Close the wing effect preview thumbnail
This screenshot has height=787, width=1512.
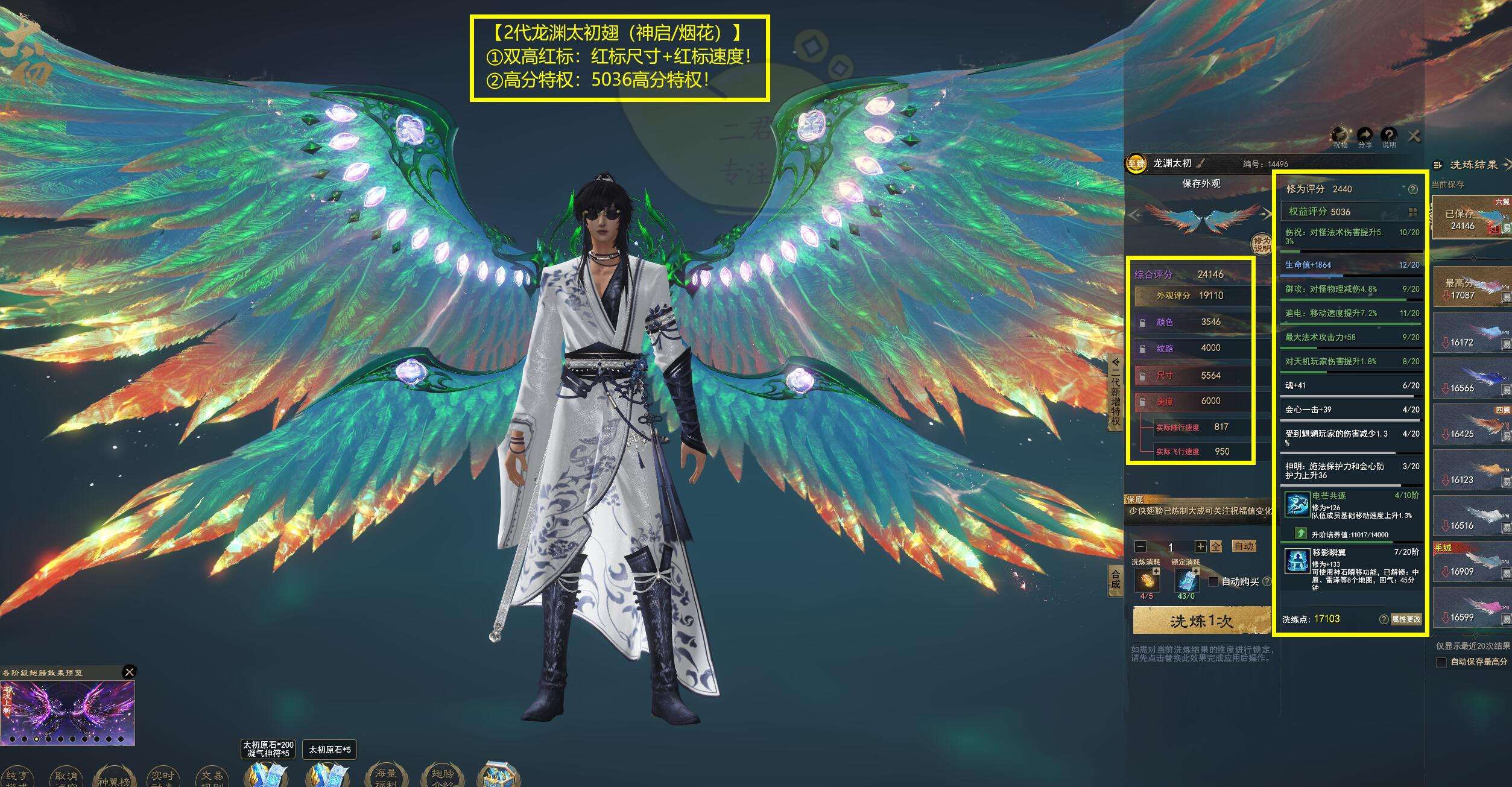tap(129, 672)
